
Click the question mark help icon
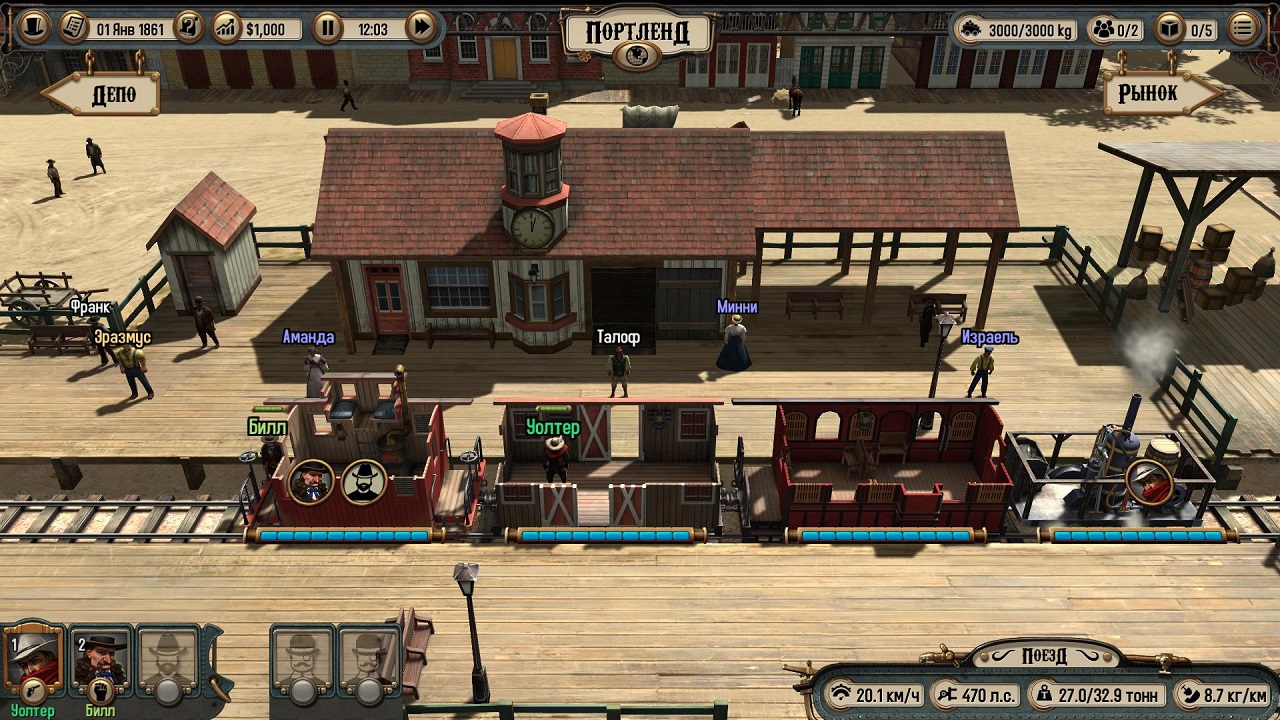tap(188, 28)
